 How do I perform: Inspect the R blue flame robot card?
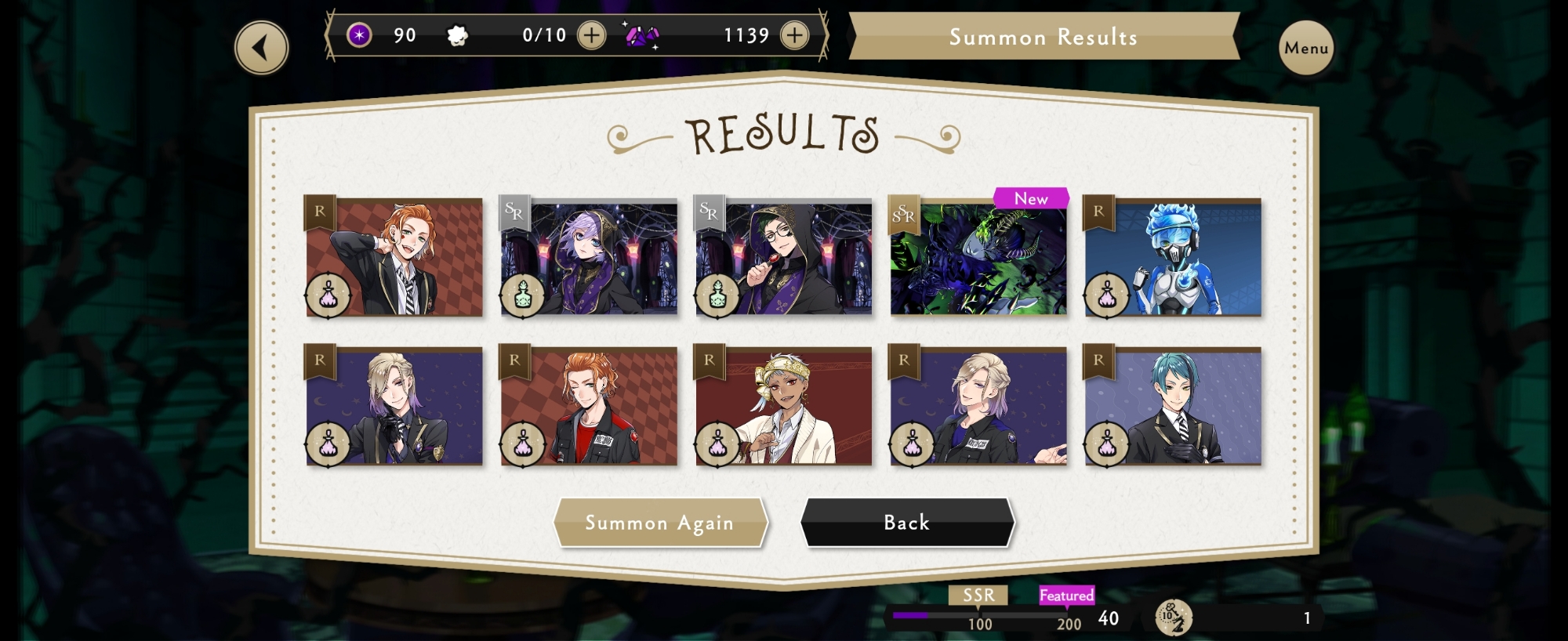click(1173, 257)
